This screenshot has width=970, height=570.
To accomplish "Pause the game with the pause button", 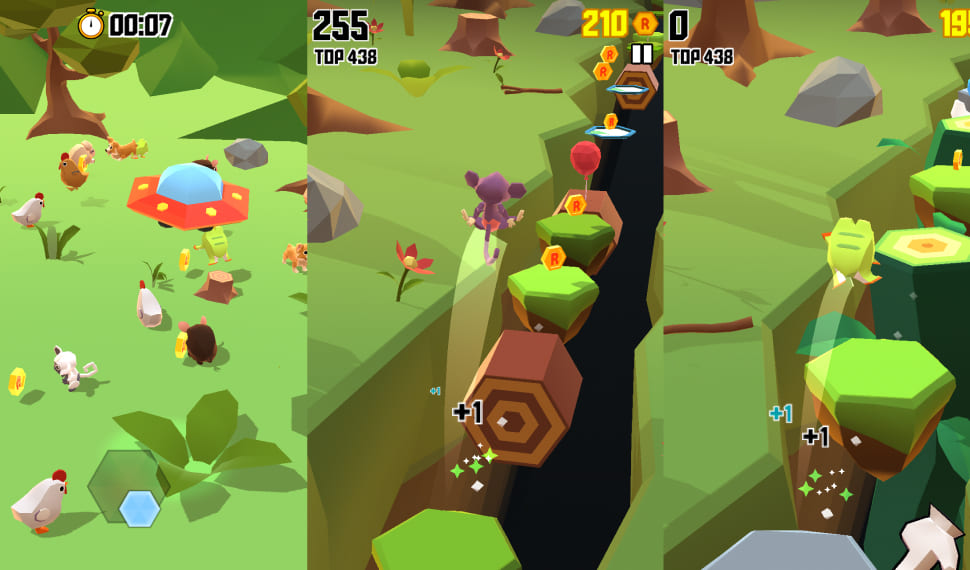I will pos(642,54).
